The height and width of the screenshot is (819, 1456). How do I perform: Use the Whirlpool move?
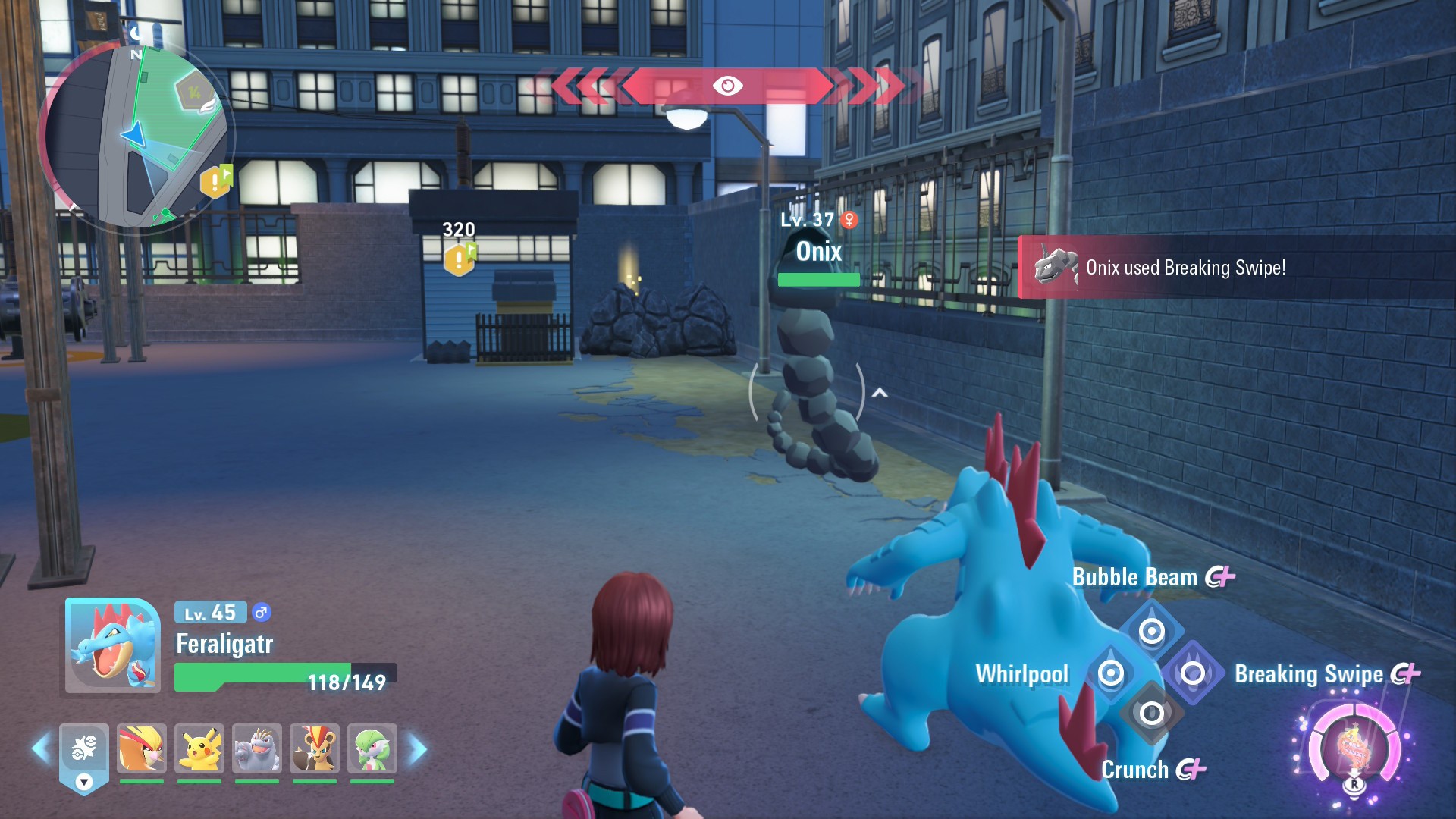coord(1111,673)
